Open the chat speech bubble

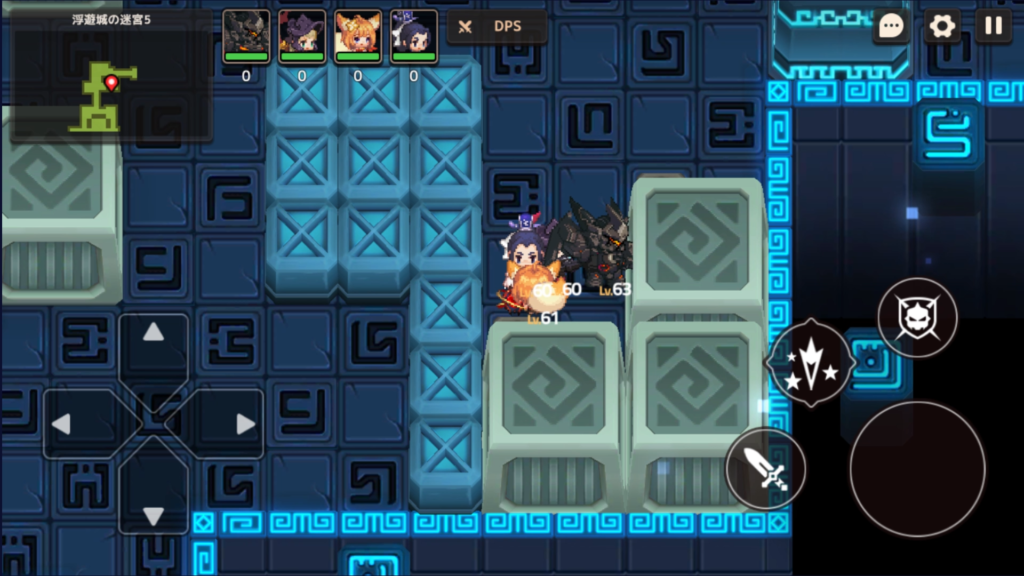[x=890, y=26]
